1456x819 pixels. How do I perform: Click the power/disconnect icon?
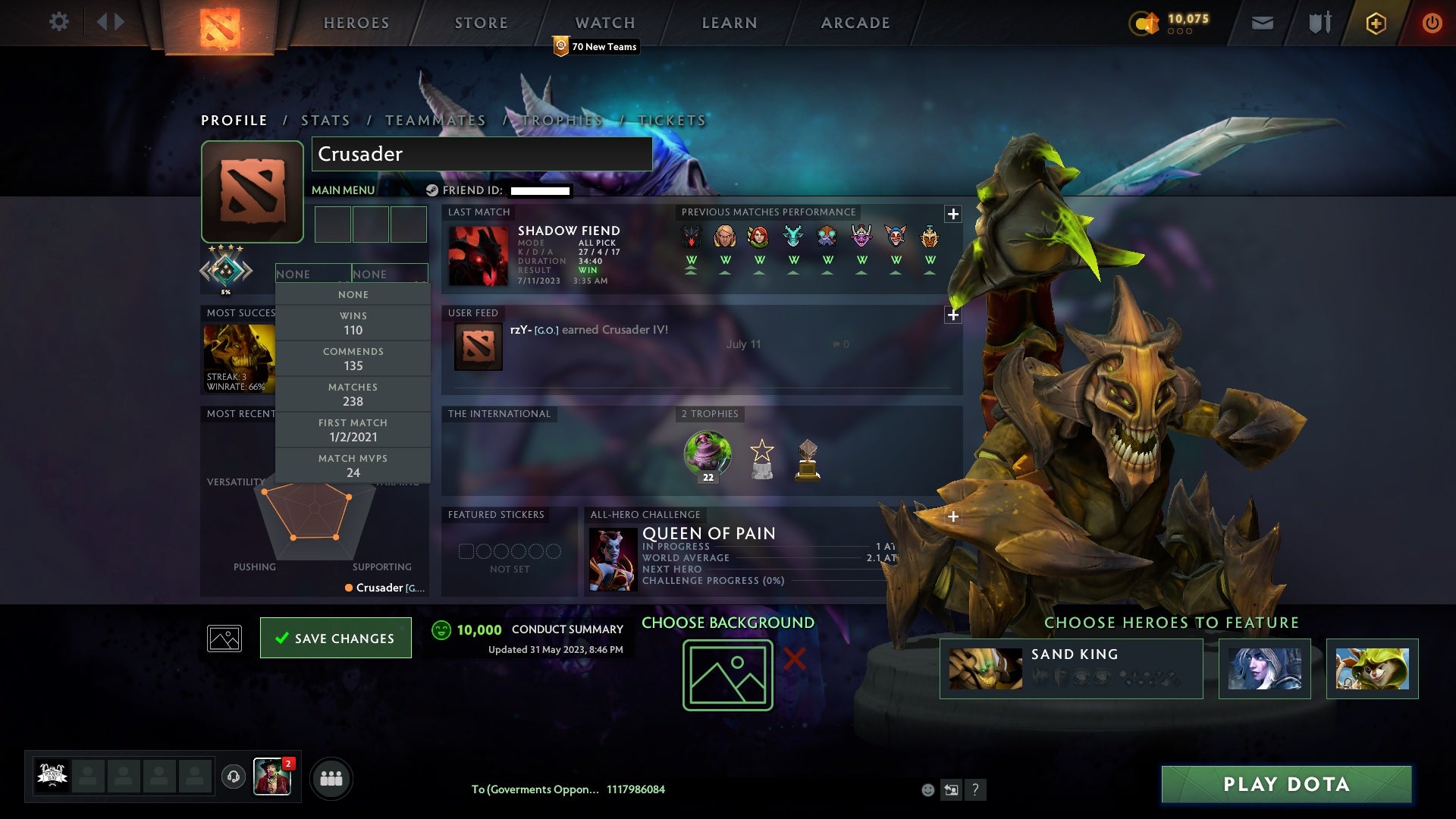[1432, 23]
